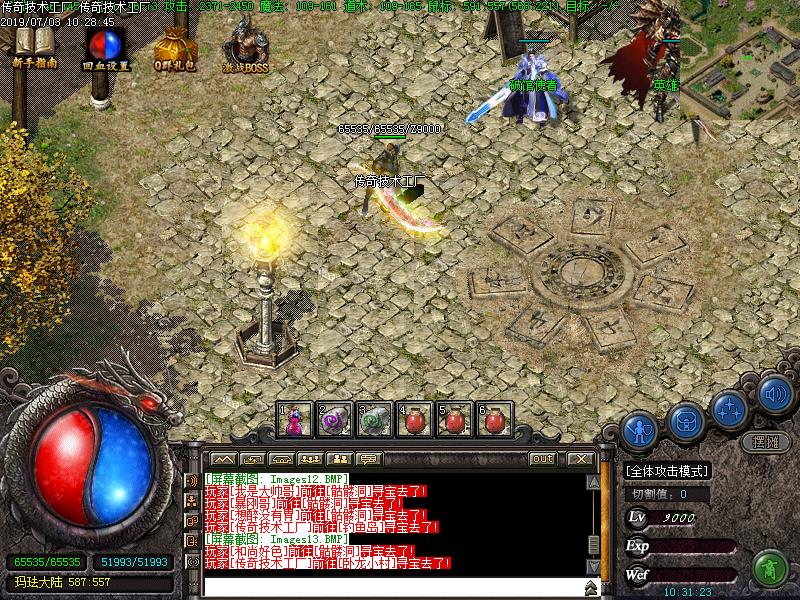Use the pink potion in hotbar slot 1

tap(295, 420)
